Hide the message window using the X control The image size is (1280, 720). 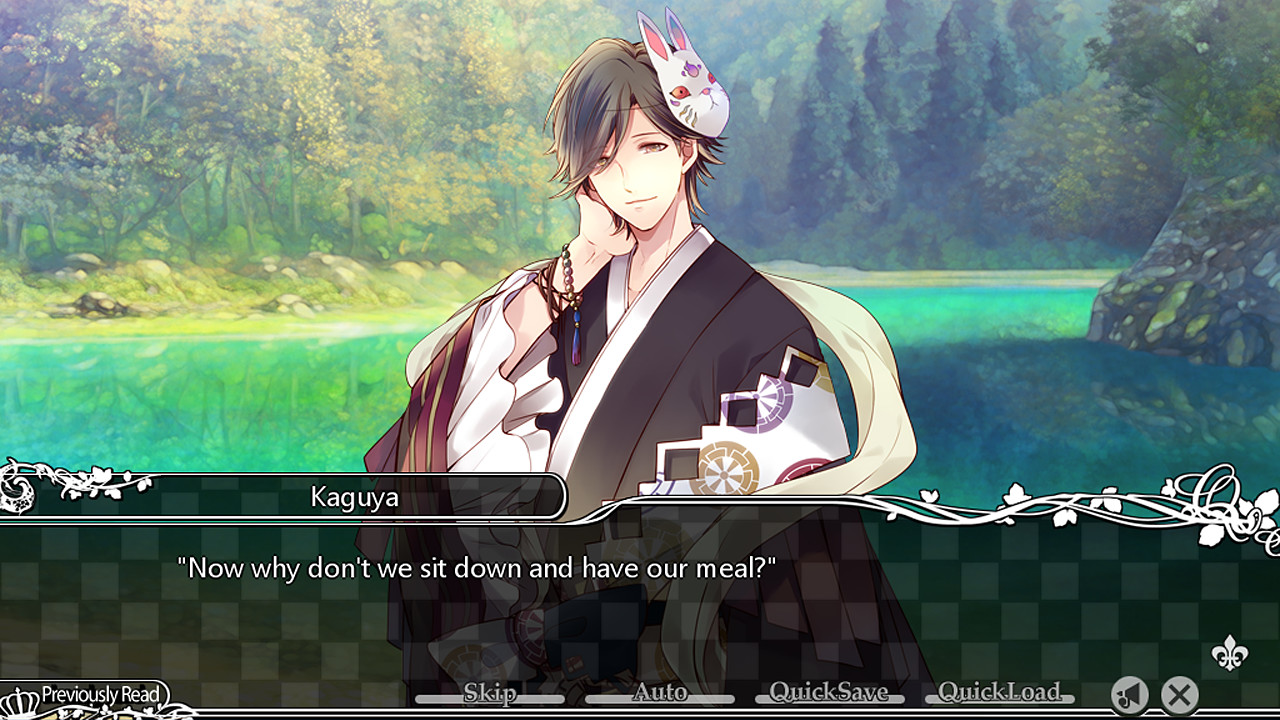1180,694
